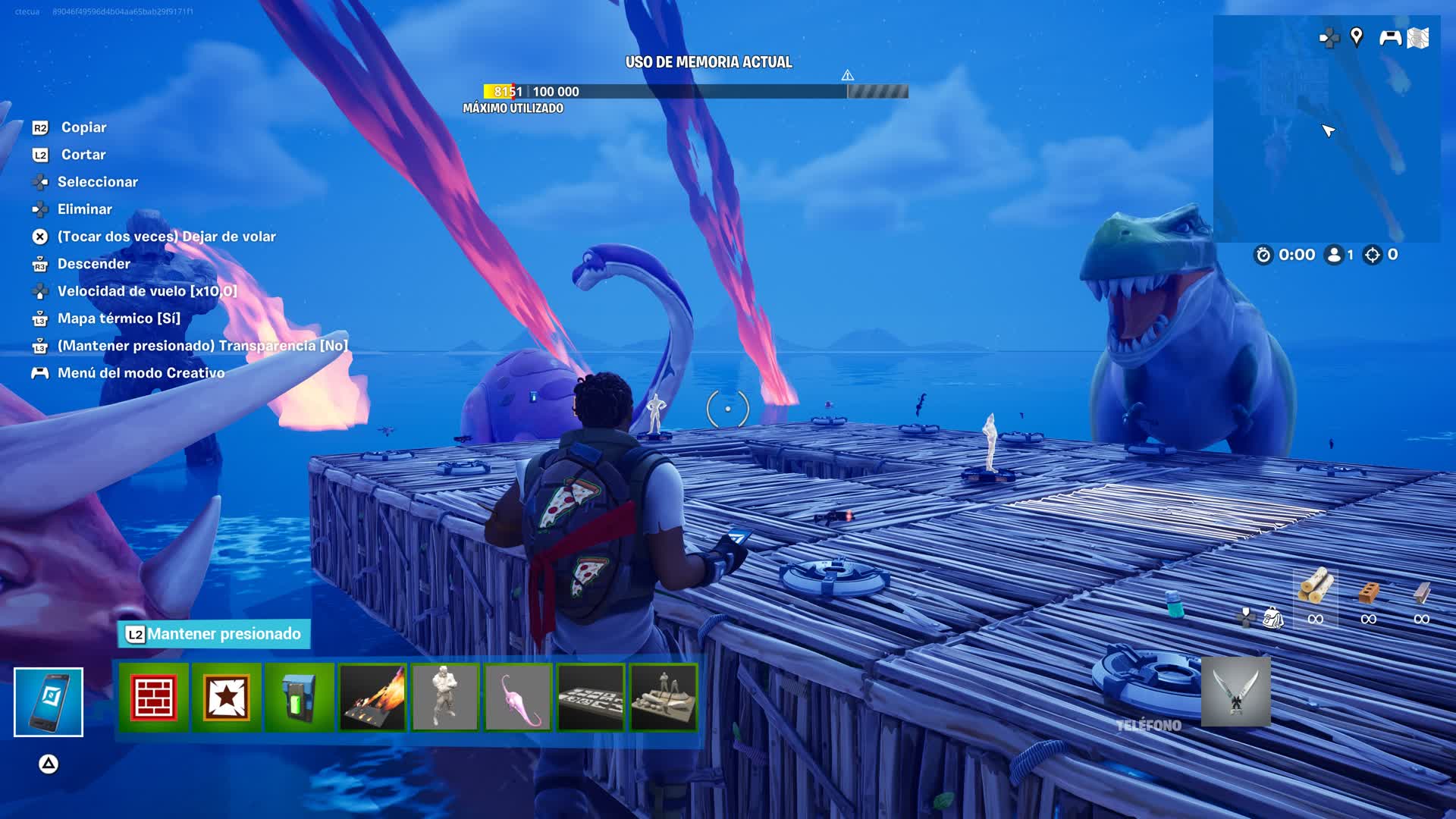Open the backpack inventory icon
The image size is (1456, 819).
pos(1272,617)
